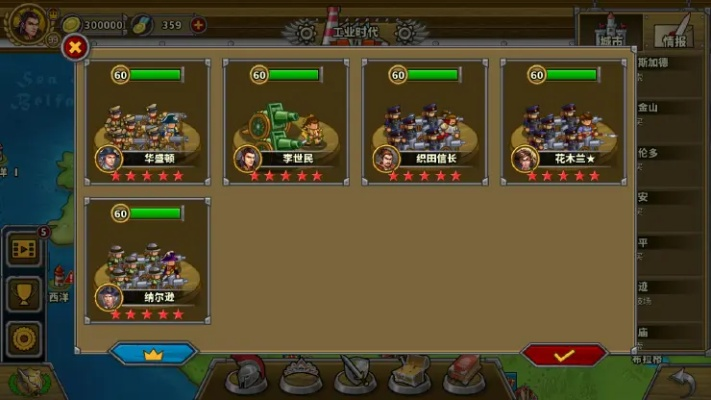711x400 pixels.
Task: Open the treasure chest icon
Action: [x=410, y=376]
